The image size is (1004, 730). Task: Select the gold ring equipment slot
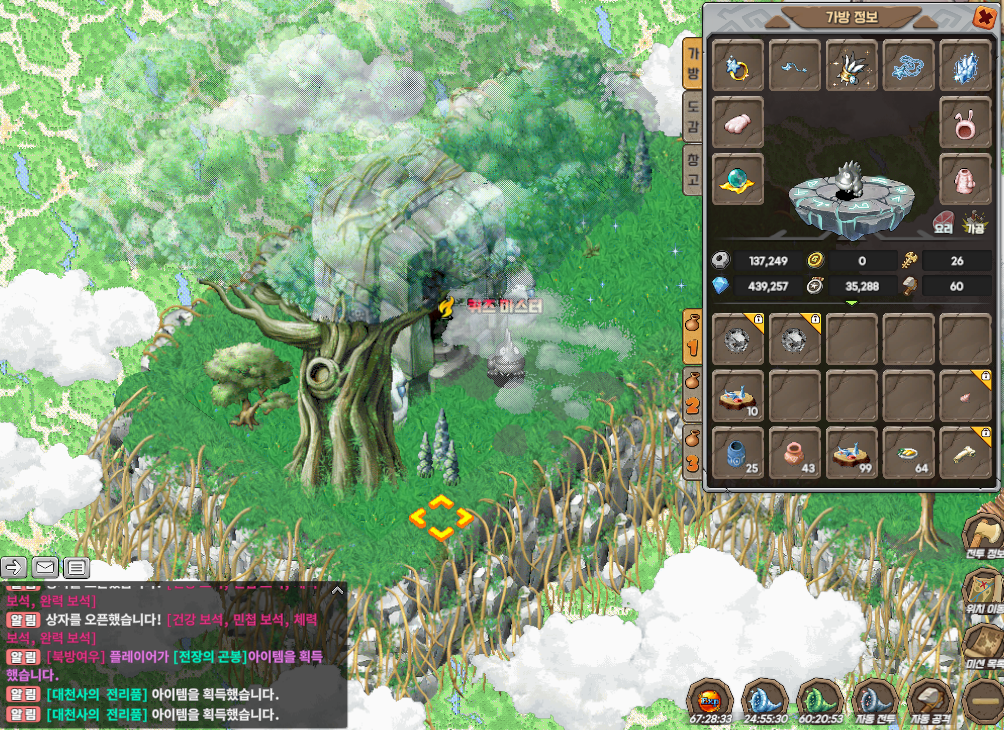(x=739, y=66)
